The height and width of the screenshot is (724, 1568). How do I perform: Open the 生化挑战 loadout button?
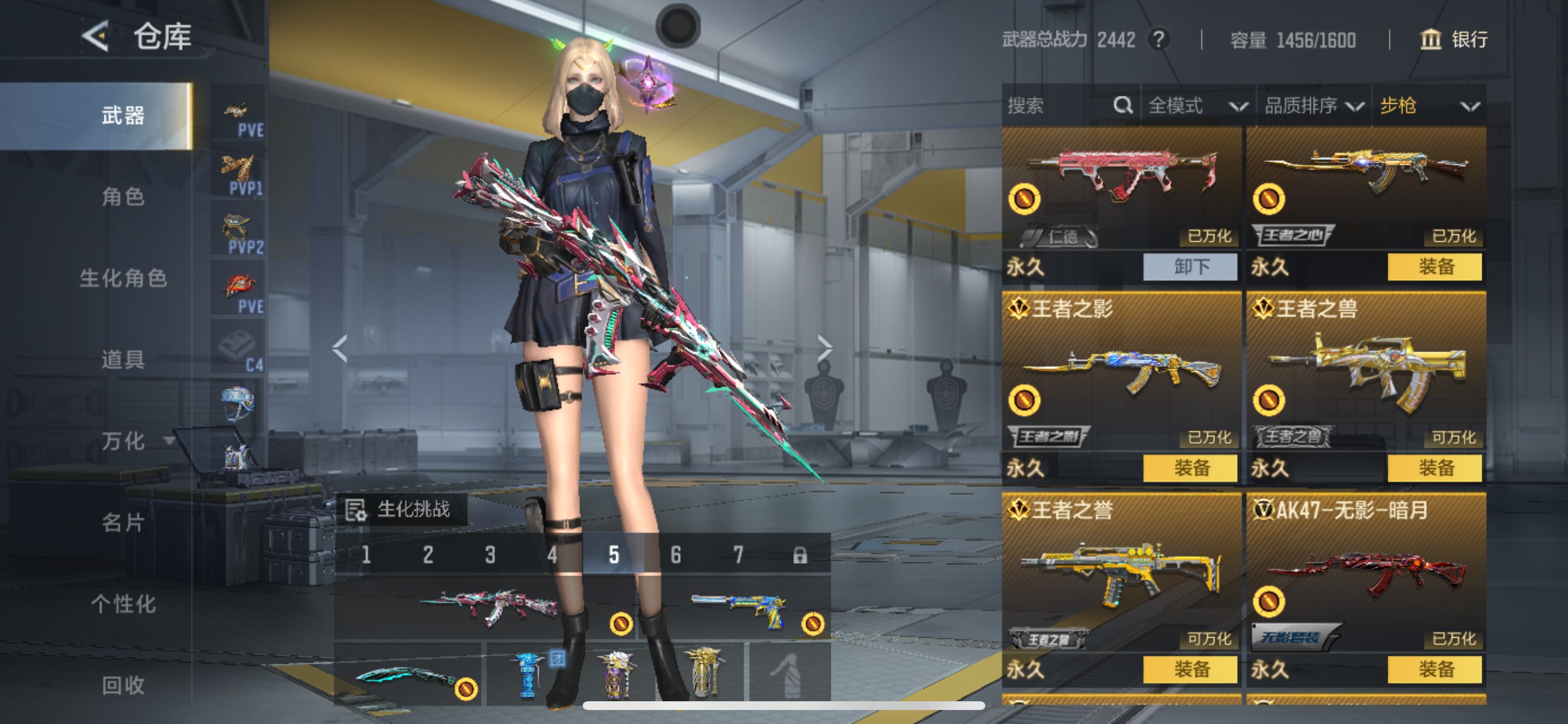[402, 509]
